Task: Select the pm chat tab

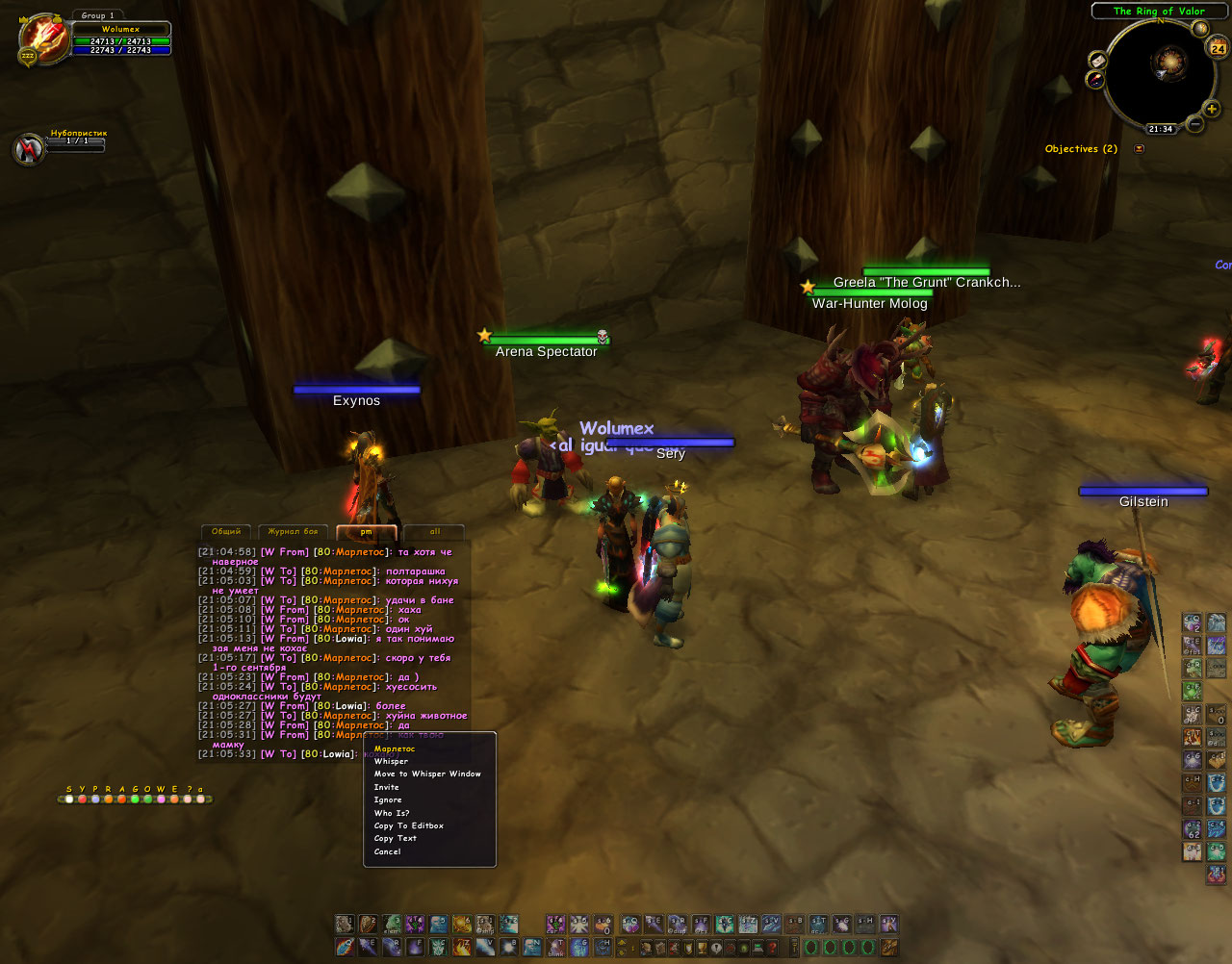Action: coord(366,531)
